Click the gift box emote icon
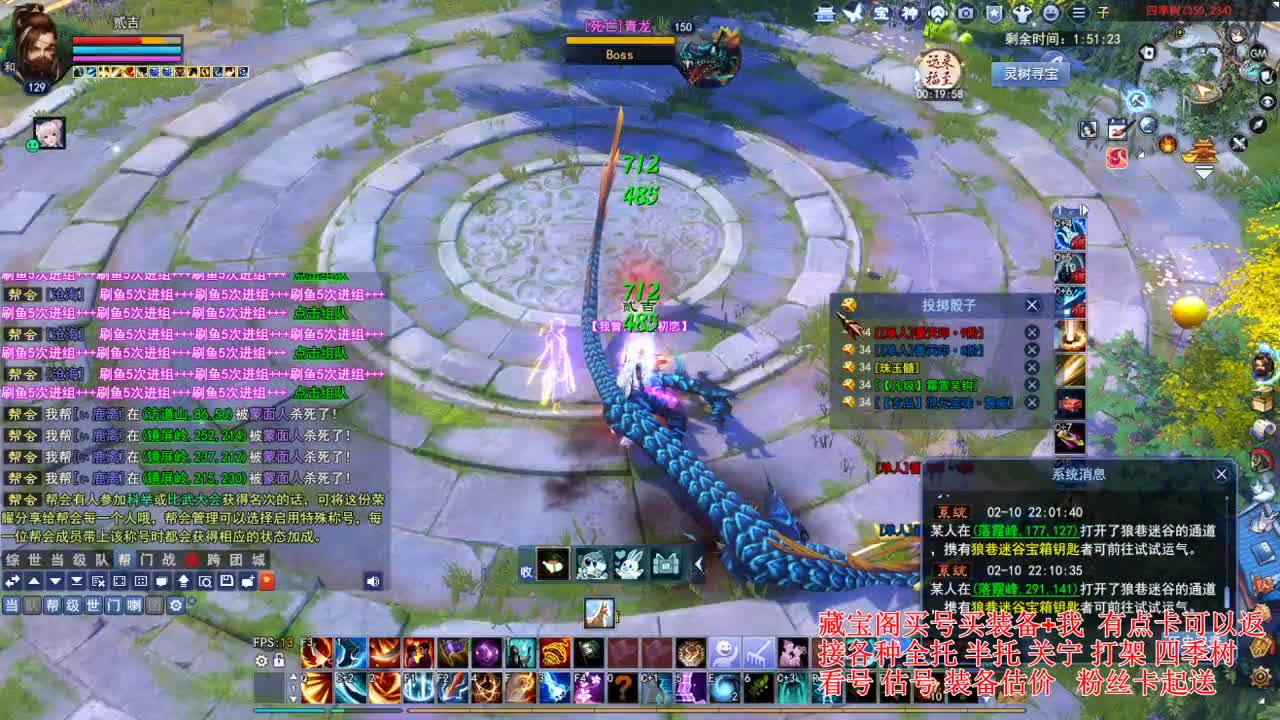This screenshot has width=1280, height=720. coord(667,564)
